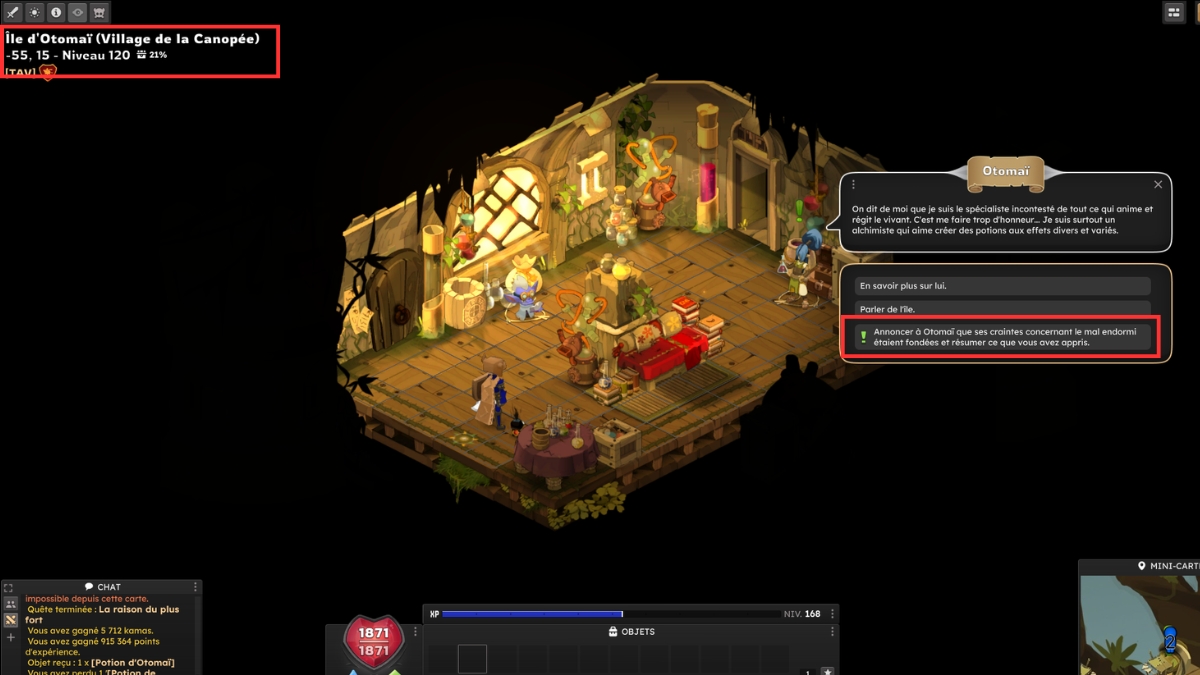Switch to the crossed swords chat tab
Viewport: 1200px width, 675px height.
click(11, 620)
